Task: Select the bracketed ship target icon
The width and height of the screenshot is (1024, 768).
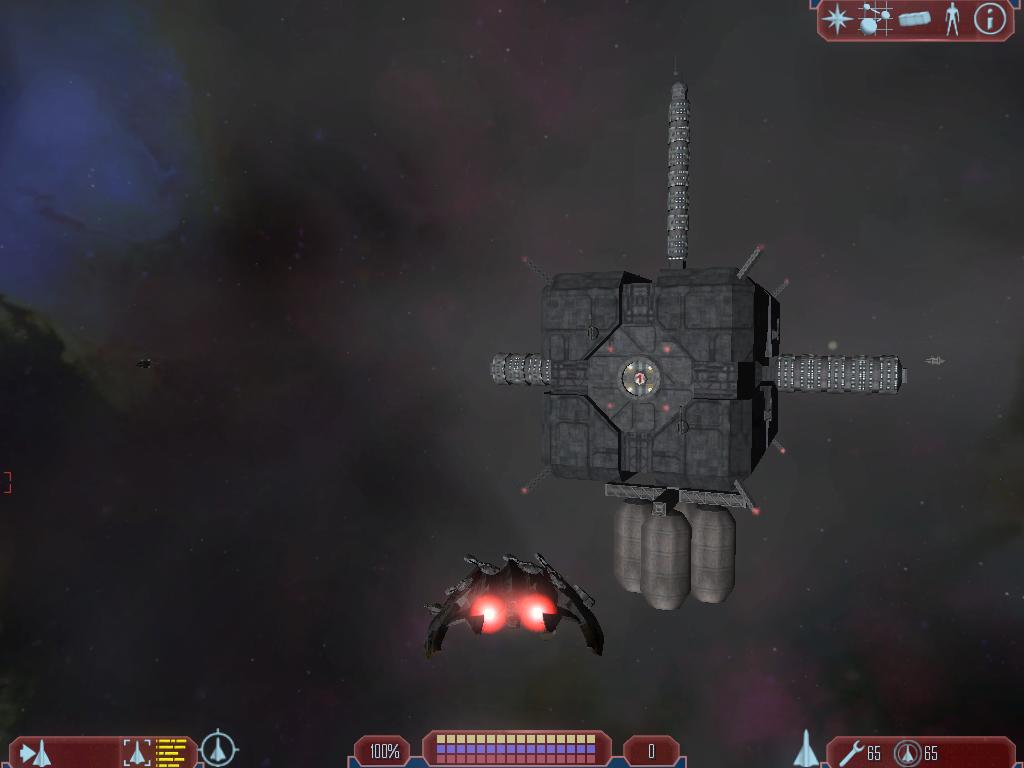Action: [x=137, y=752]
